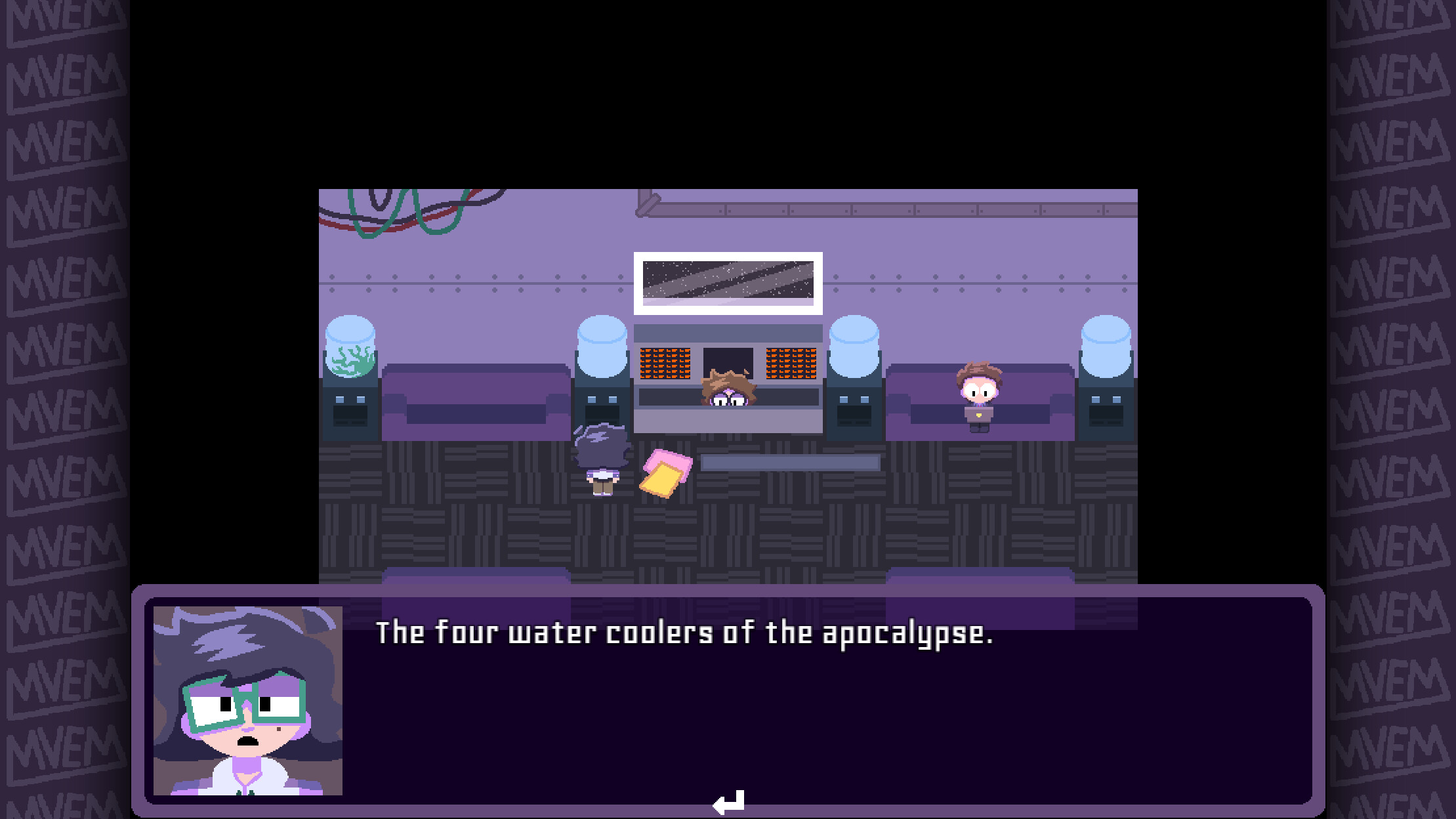
Task: Click the water cooler beside the reception window
Action: pyautogui.click(x=602, y=367)
